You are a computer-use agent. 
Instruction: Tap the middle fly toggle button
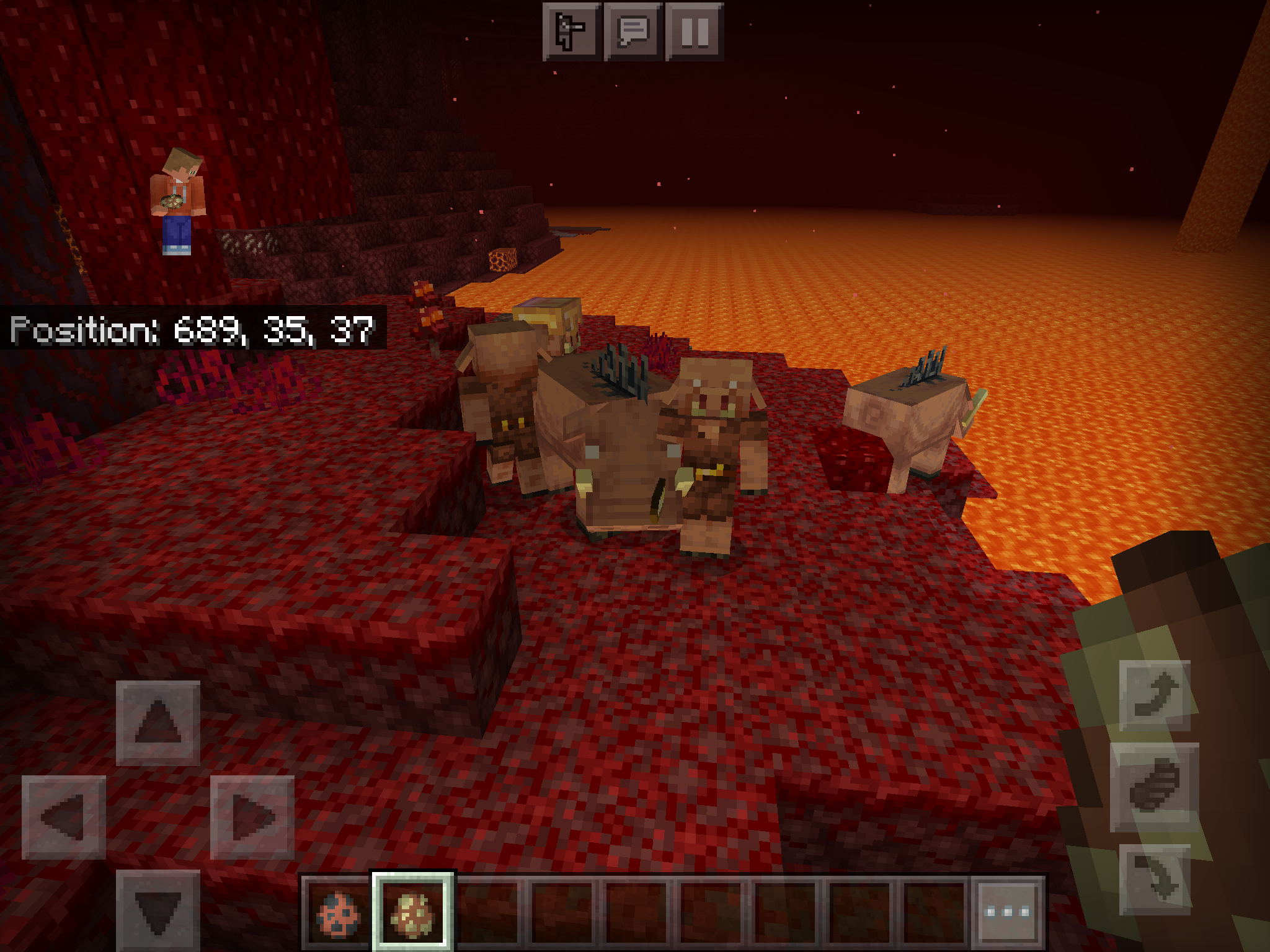coord(1155,787)
